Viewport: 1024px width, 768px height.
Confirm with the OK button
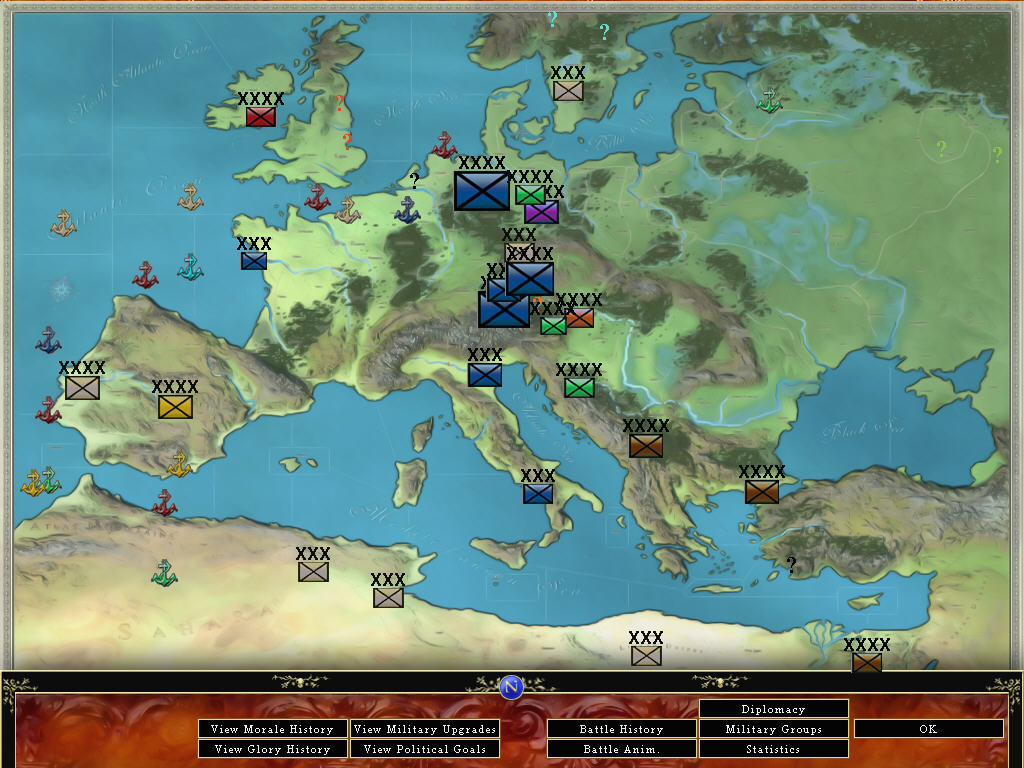click(x=928, y=729)
